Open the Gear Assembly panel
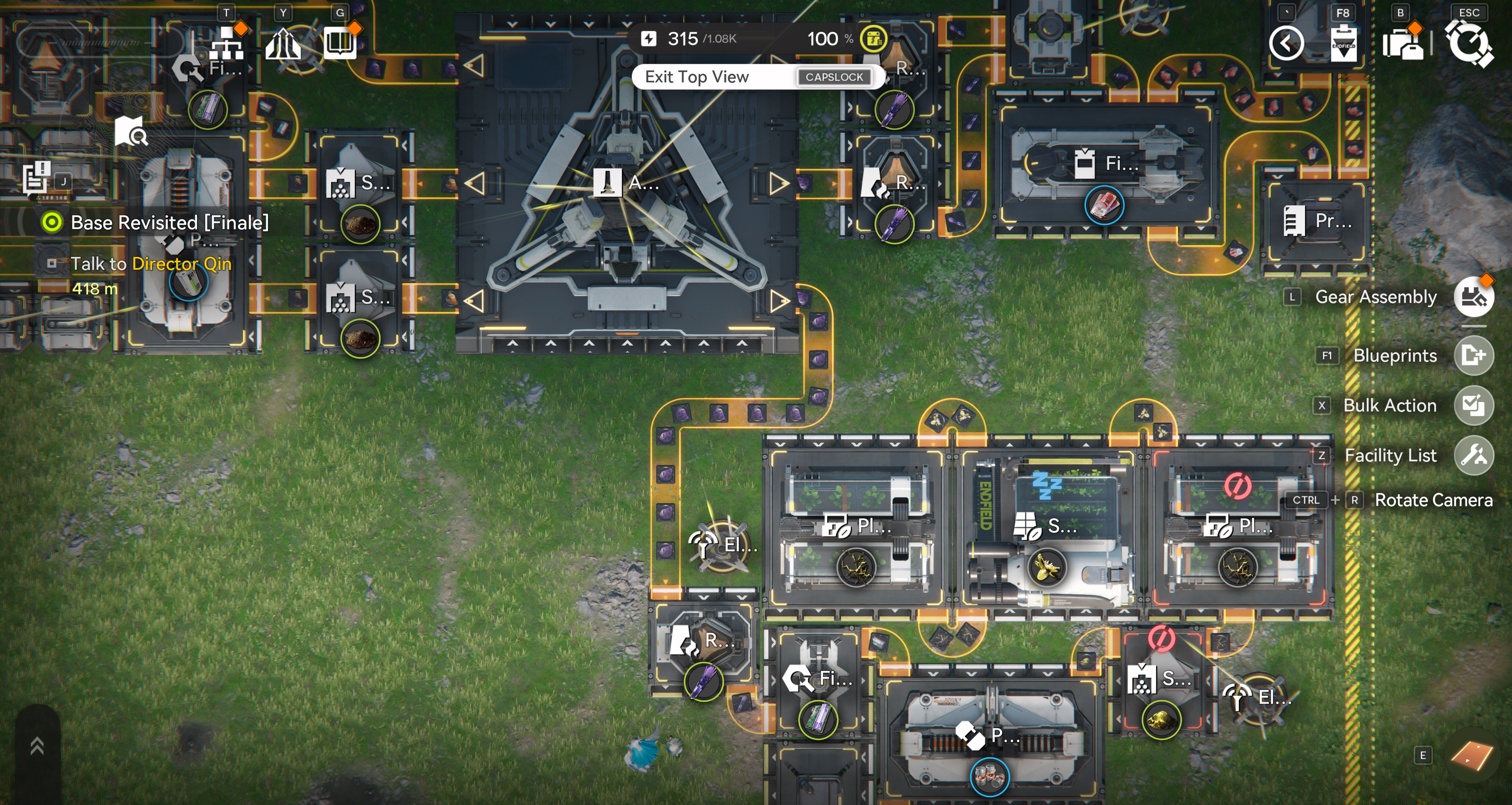Viewport: 1512px width, 805px height. (x=1473, y=297)
